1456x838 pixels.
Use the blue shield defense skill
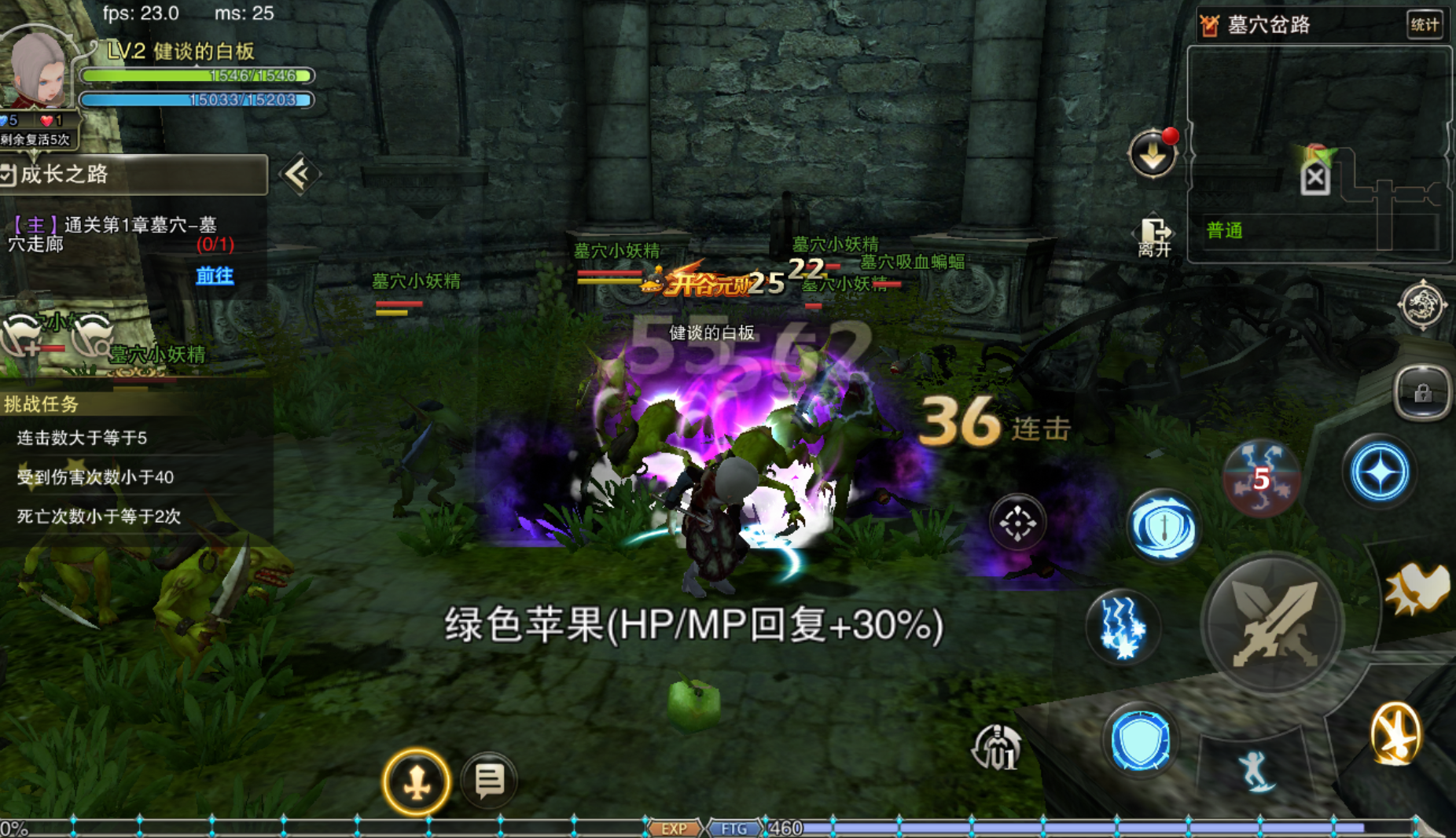click(x=1139, y=740)
